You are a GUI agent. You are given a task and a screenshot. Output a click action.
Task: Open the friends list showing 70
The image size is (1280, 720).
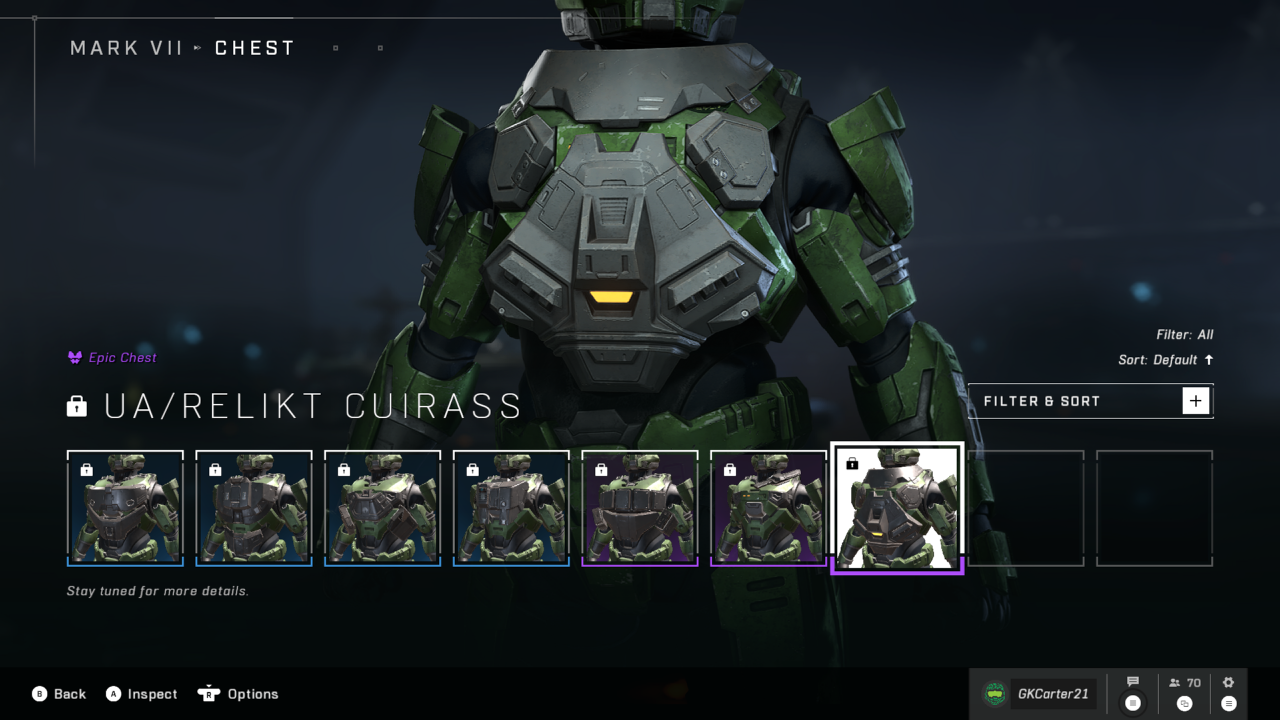click(x=1184, y=683)
